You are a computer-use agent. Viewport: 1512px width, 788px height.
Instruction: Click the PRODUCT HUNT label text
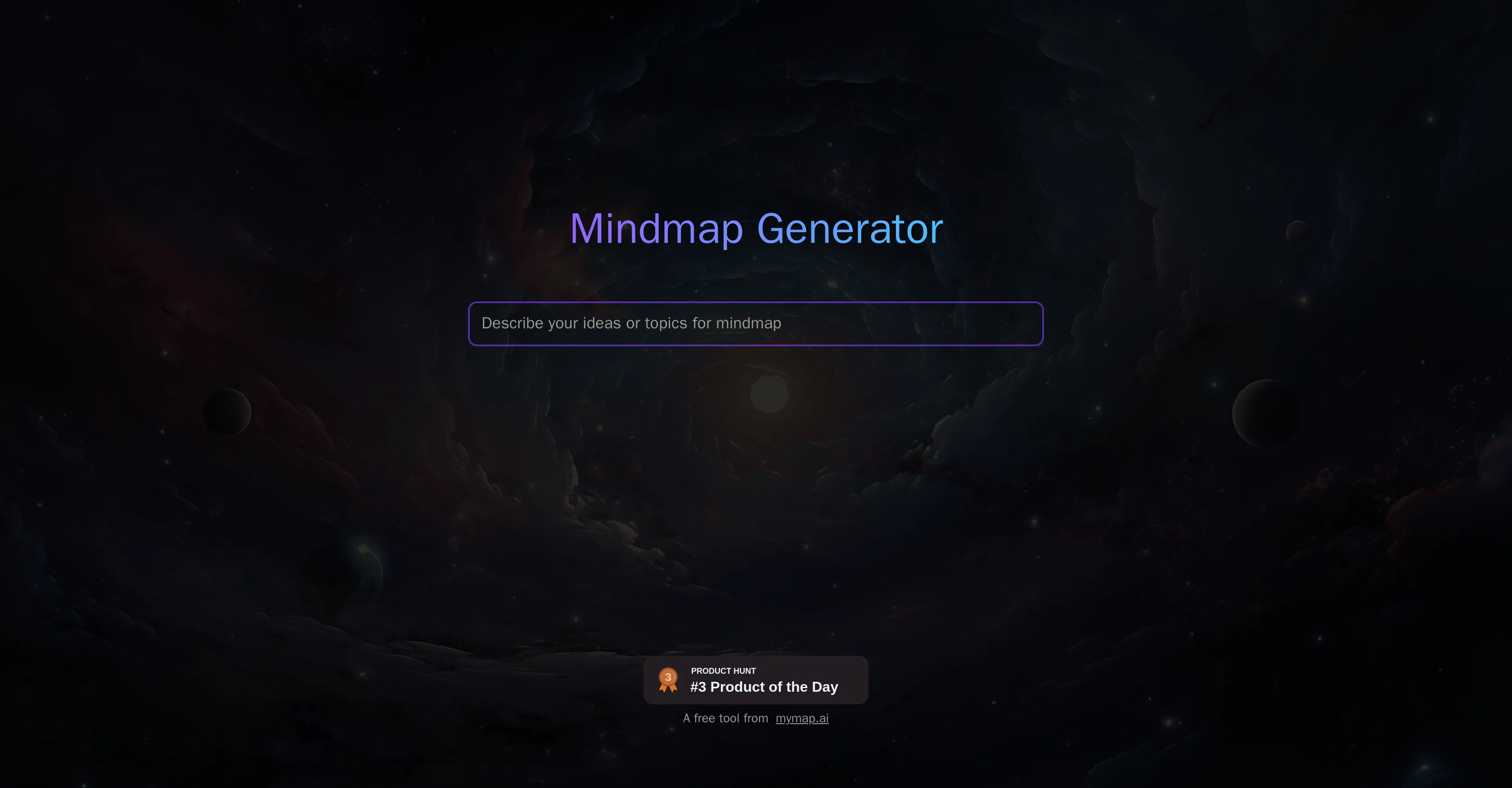coord(723,671)
